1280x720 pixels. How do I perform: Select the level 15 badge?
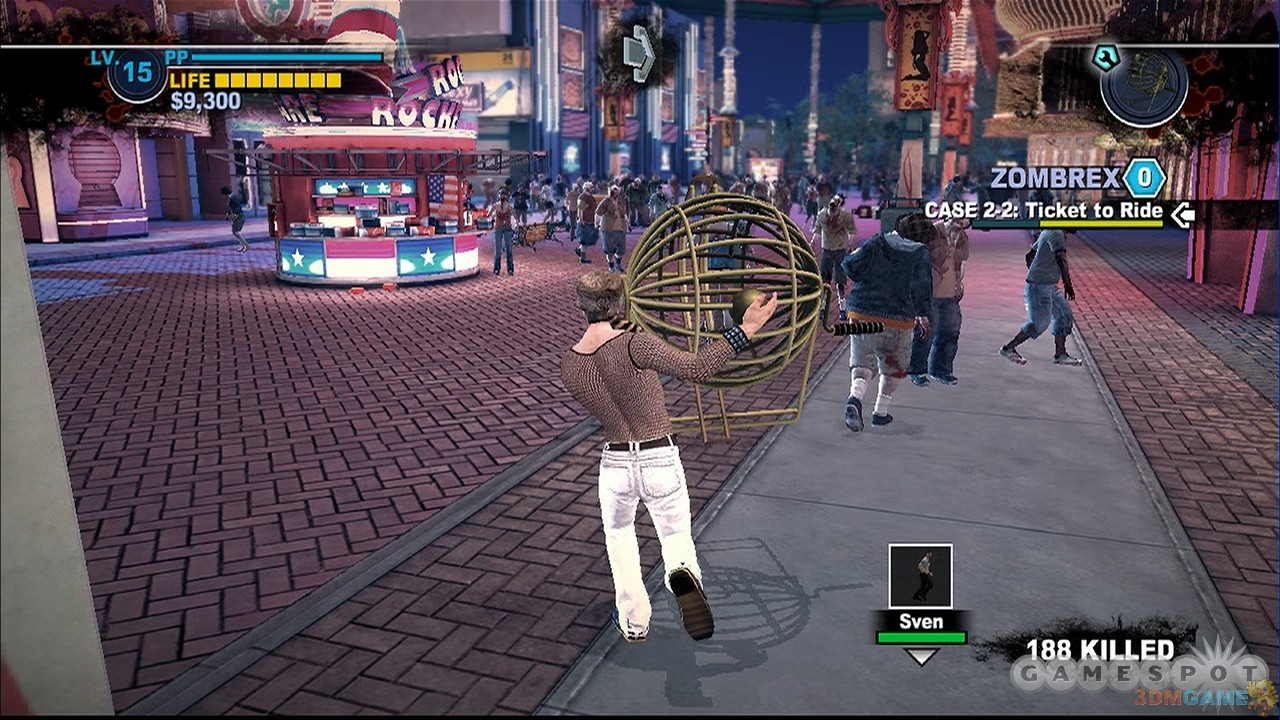[137, 75]
